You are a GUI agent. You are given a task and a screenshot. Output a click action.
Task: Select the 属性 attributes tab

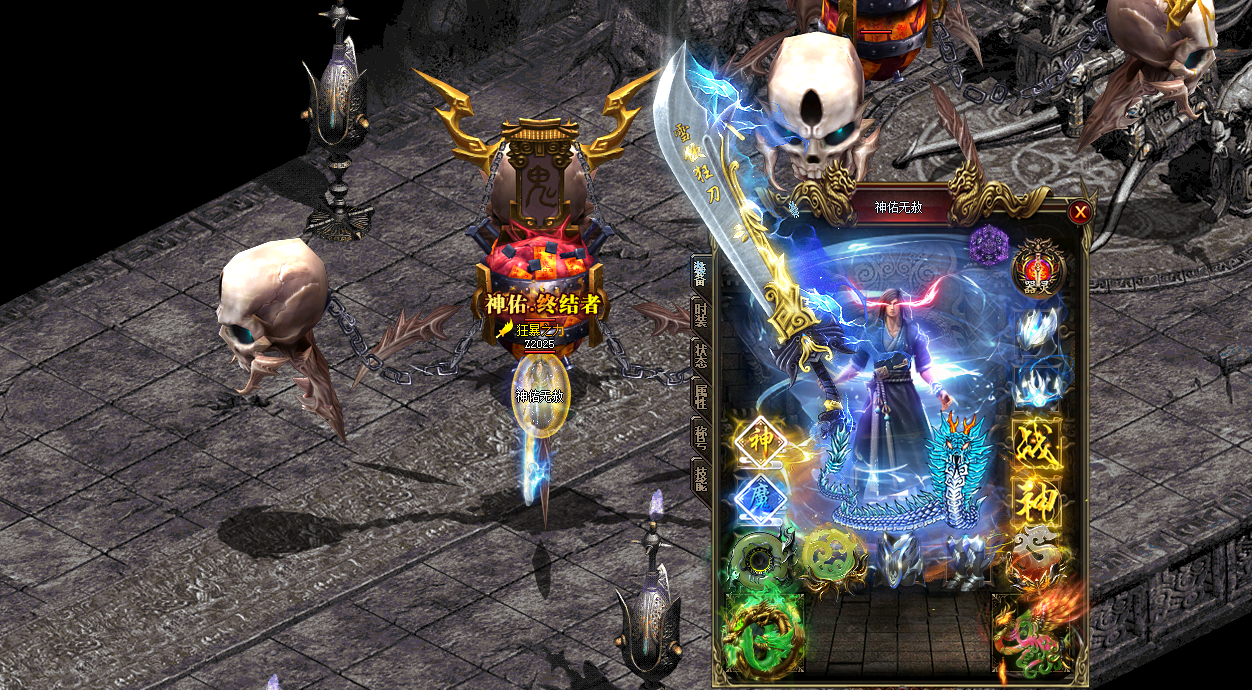pos(701,400)
